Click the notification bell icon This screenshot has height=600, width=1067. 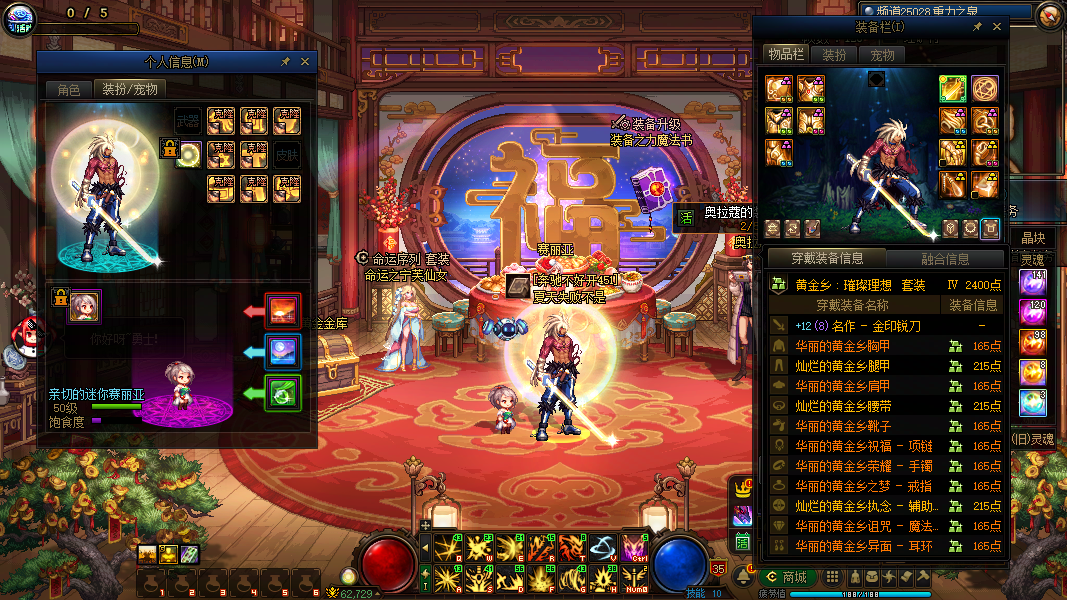(x=745, y=577)
